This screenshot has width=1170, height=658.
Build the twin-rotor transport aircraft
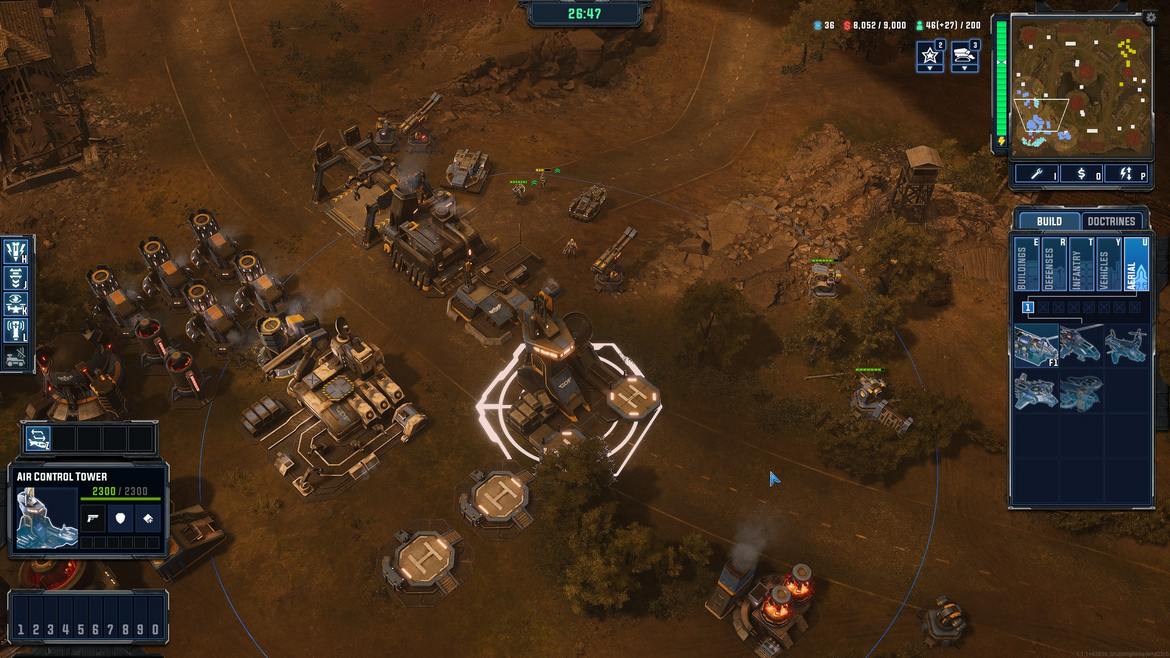[x=1126, y=345]
